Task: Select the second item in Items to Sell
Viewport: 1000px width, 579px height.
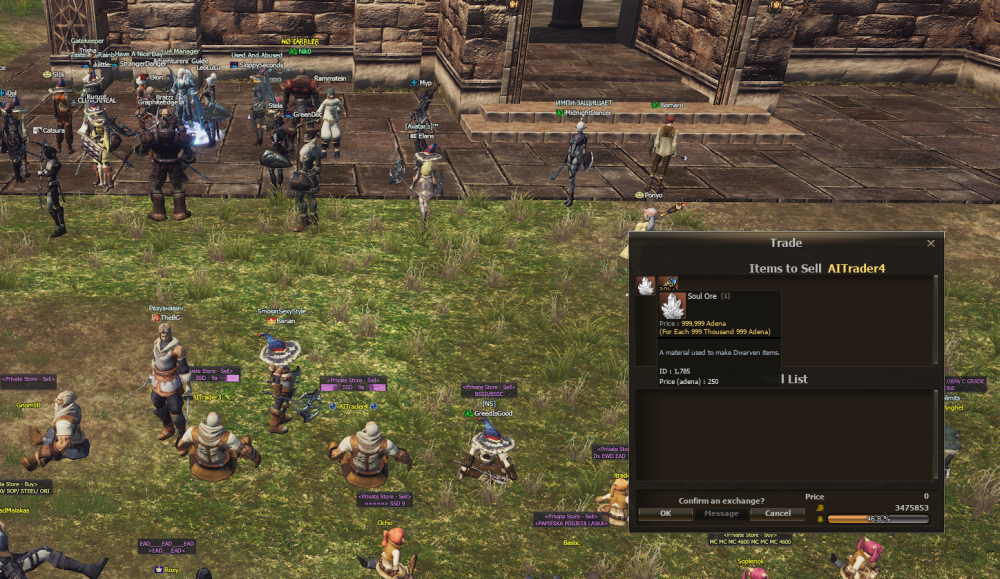Action: (x=667, y=285)
